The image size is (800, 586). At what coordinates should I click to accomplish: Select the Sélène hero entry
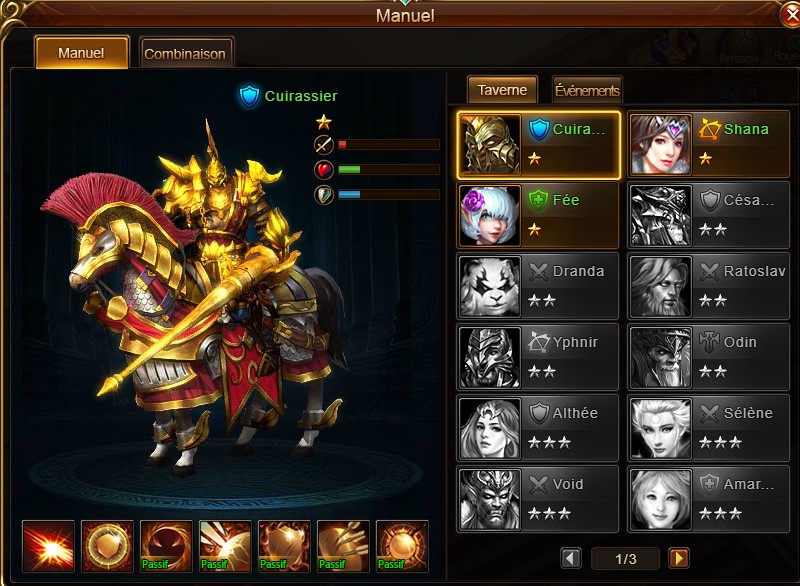pos(709,428)
